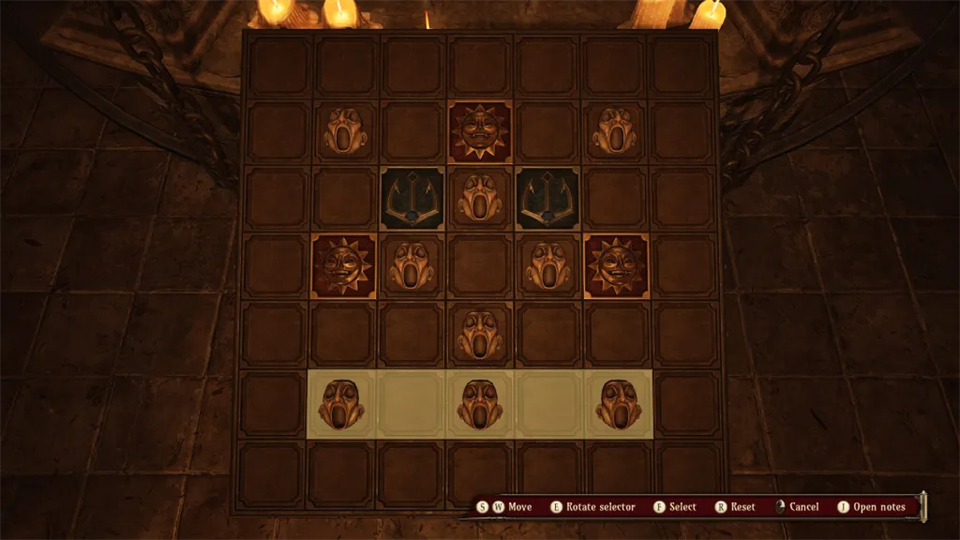Select the top-left mask tile beside the sun
Image resolution: width=960 pixels, height=540 pixels.
point(344,131)
